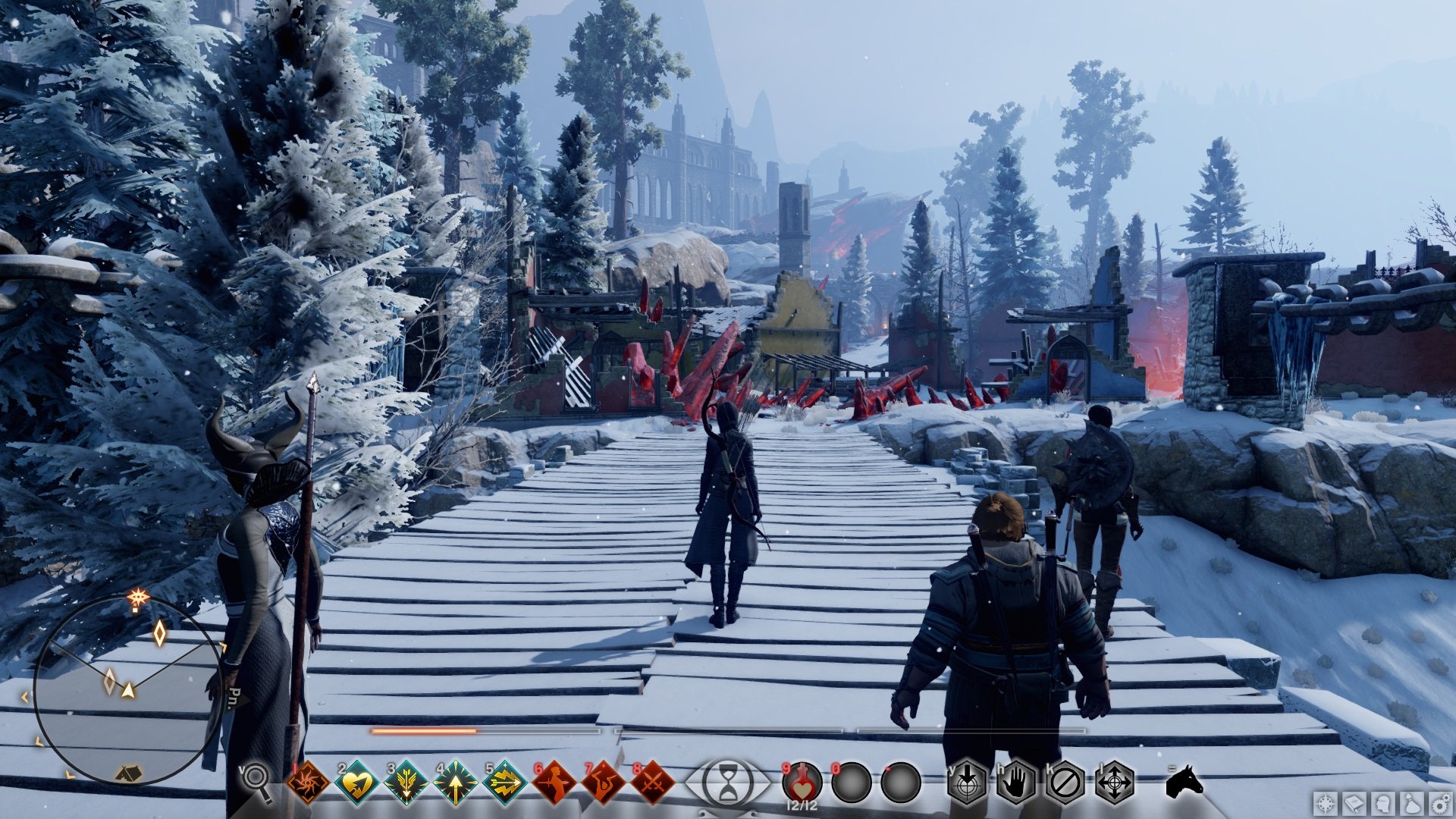Issue the hold position hand command
Image resolution: width=1456 pixels, height=819 pixels.
pyautogui.click(x=1016, y=783)
